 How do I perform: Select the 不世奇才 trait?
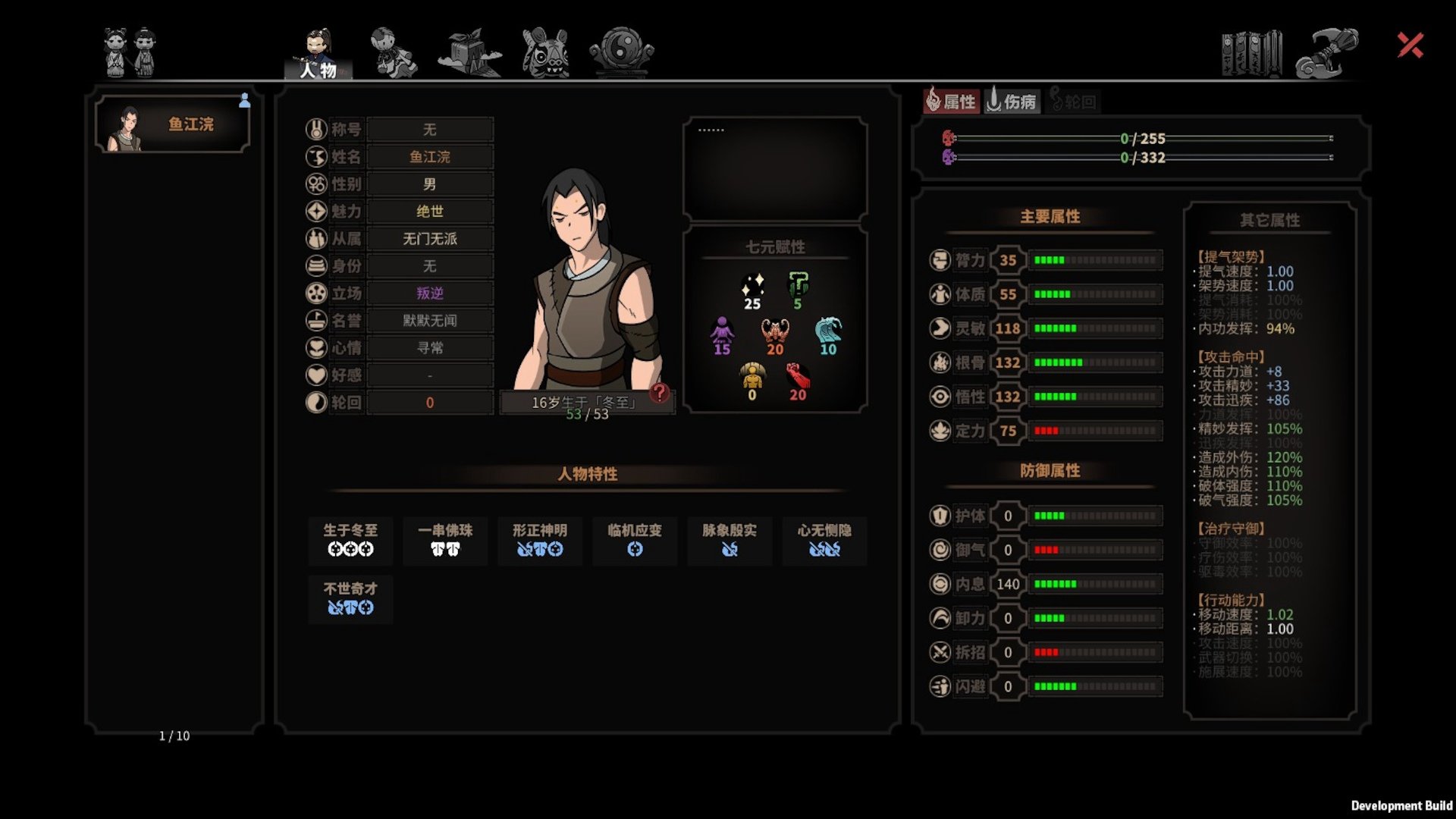click(x=350, y=598)
